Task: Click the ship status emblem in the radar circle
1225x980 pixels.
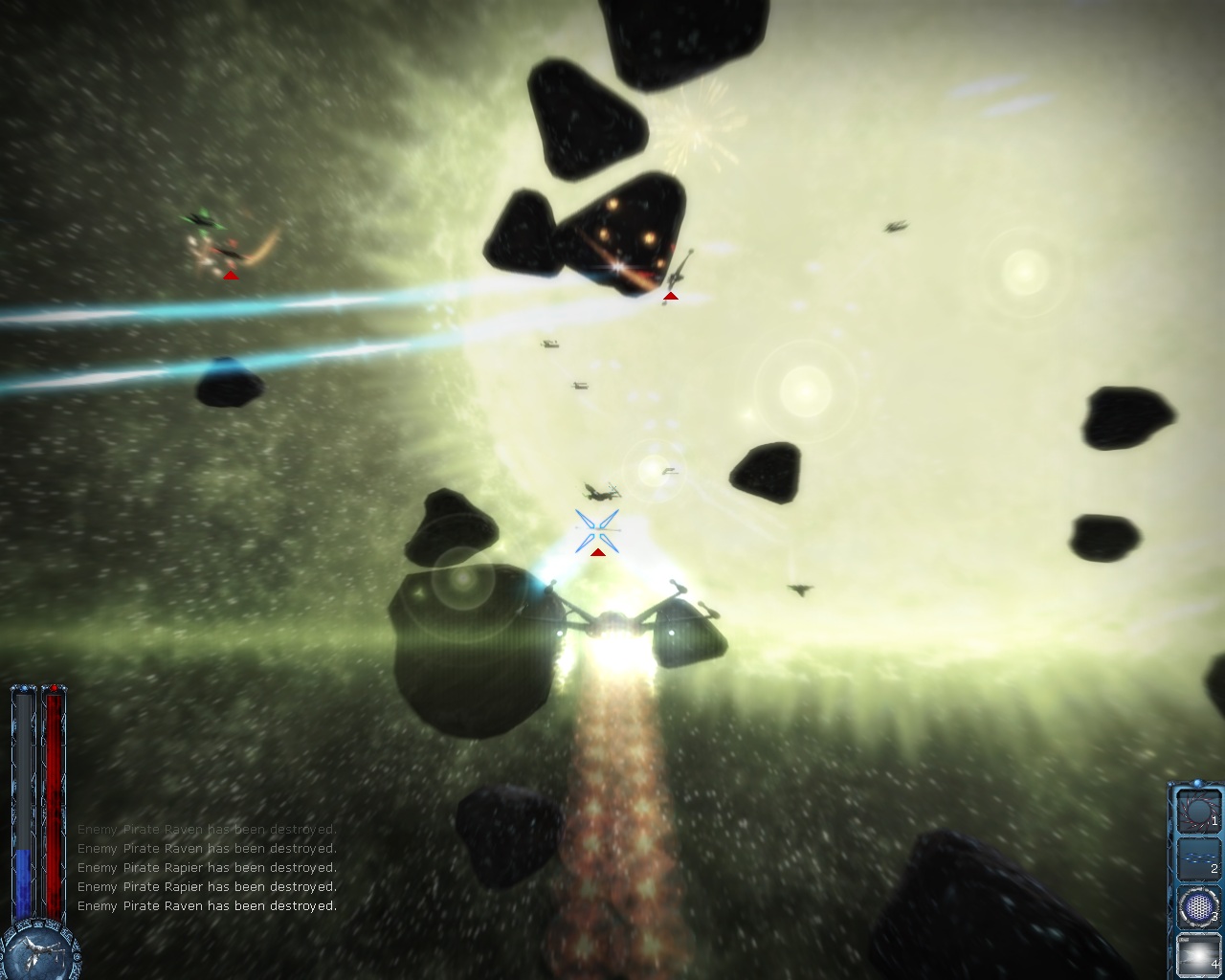Action: click(39, 947)
